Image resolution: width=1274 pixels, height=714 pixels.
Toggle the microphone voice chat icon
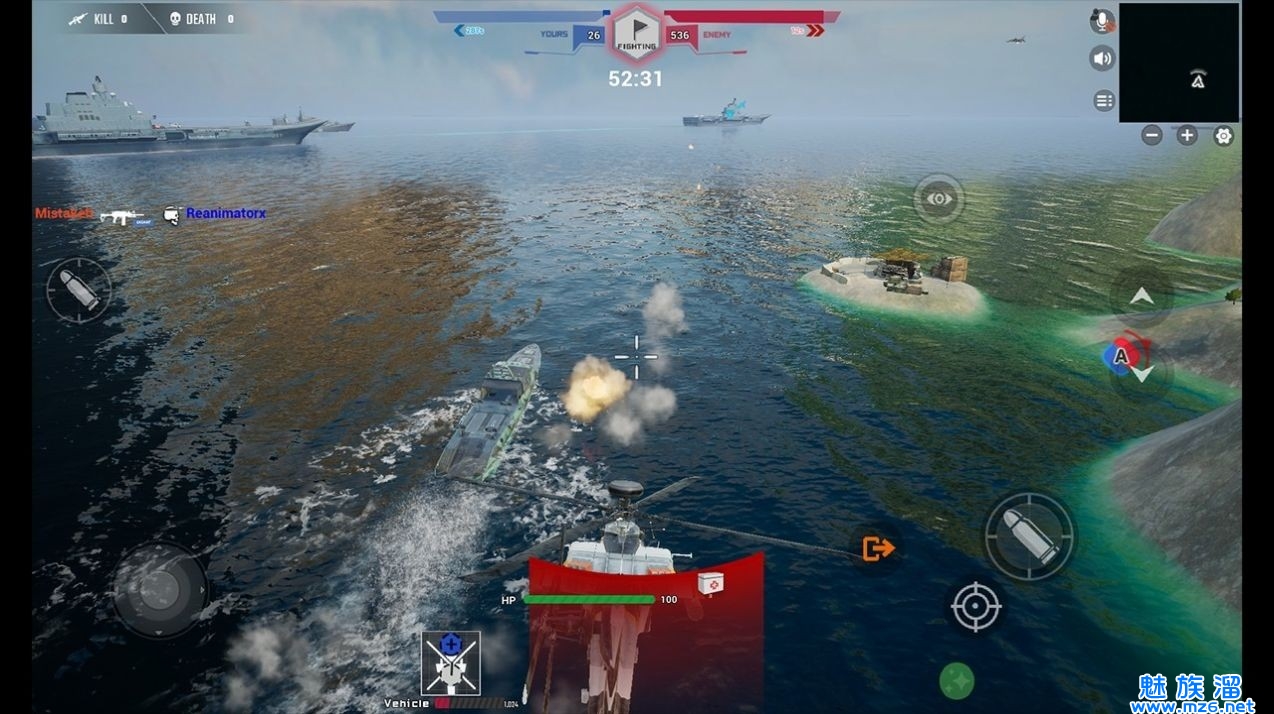click(1102, 21)
